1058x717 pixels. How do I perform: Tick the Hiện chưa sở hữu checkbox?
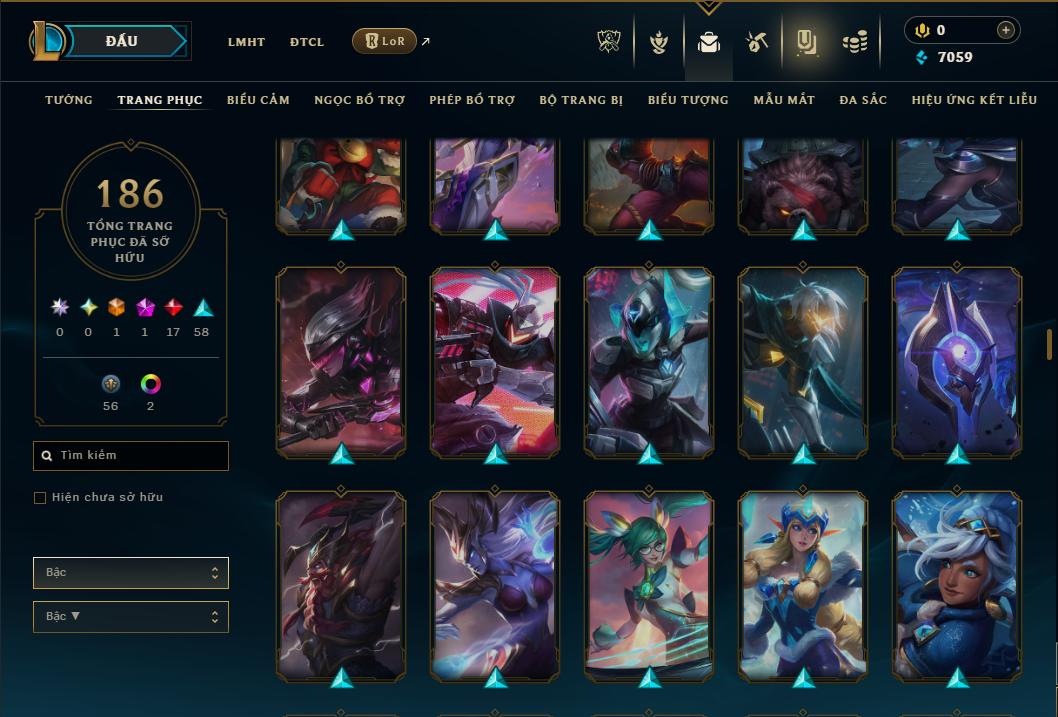(40, 498)
